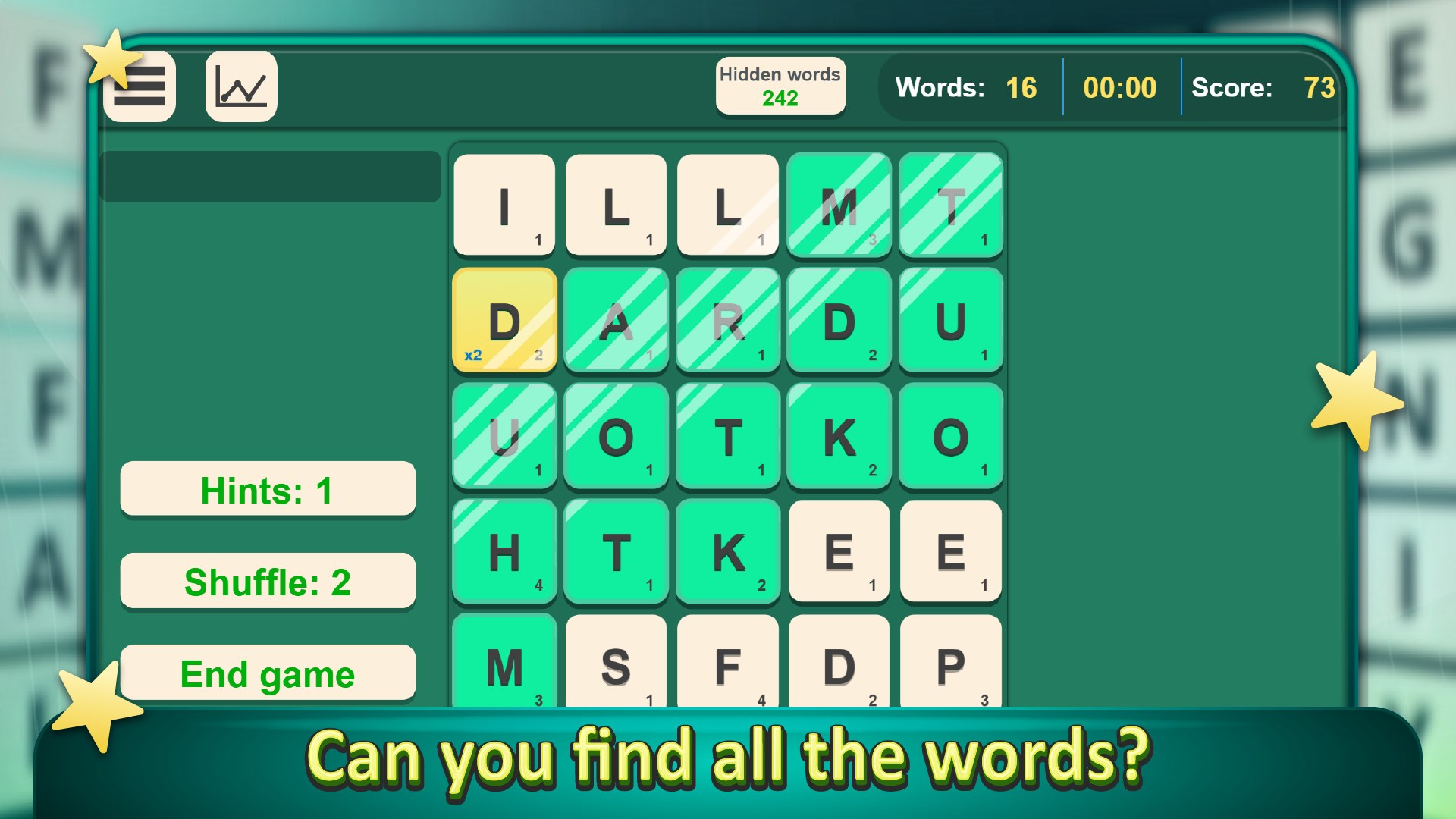Select the letter F tile worth 4 points

(x=727, y=667)
